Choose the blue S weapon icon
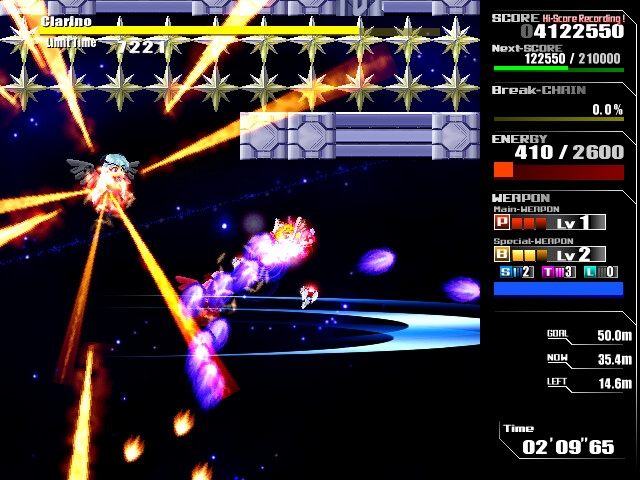640x480 pixels. (506, 272)
